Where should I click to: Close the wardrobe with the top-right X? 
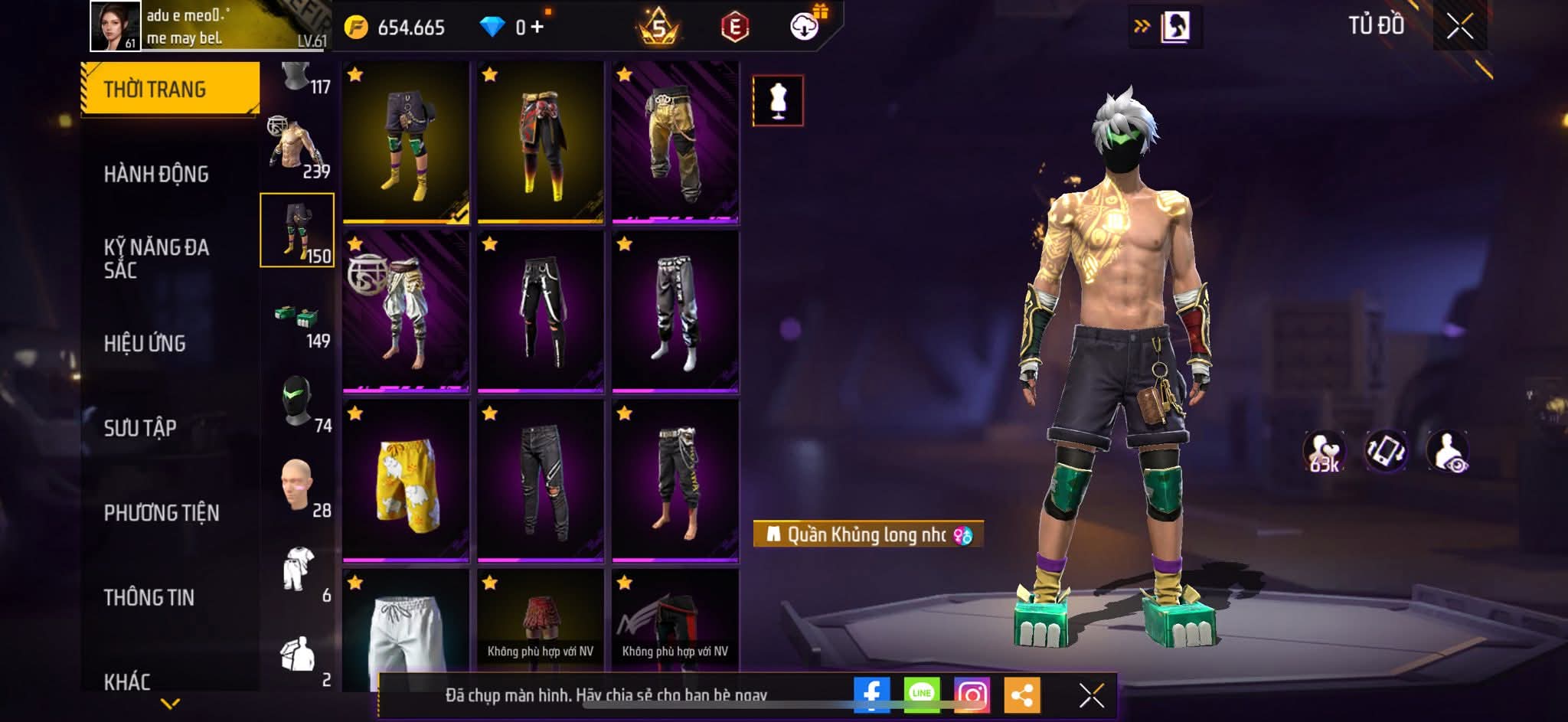(1459, 28)
